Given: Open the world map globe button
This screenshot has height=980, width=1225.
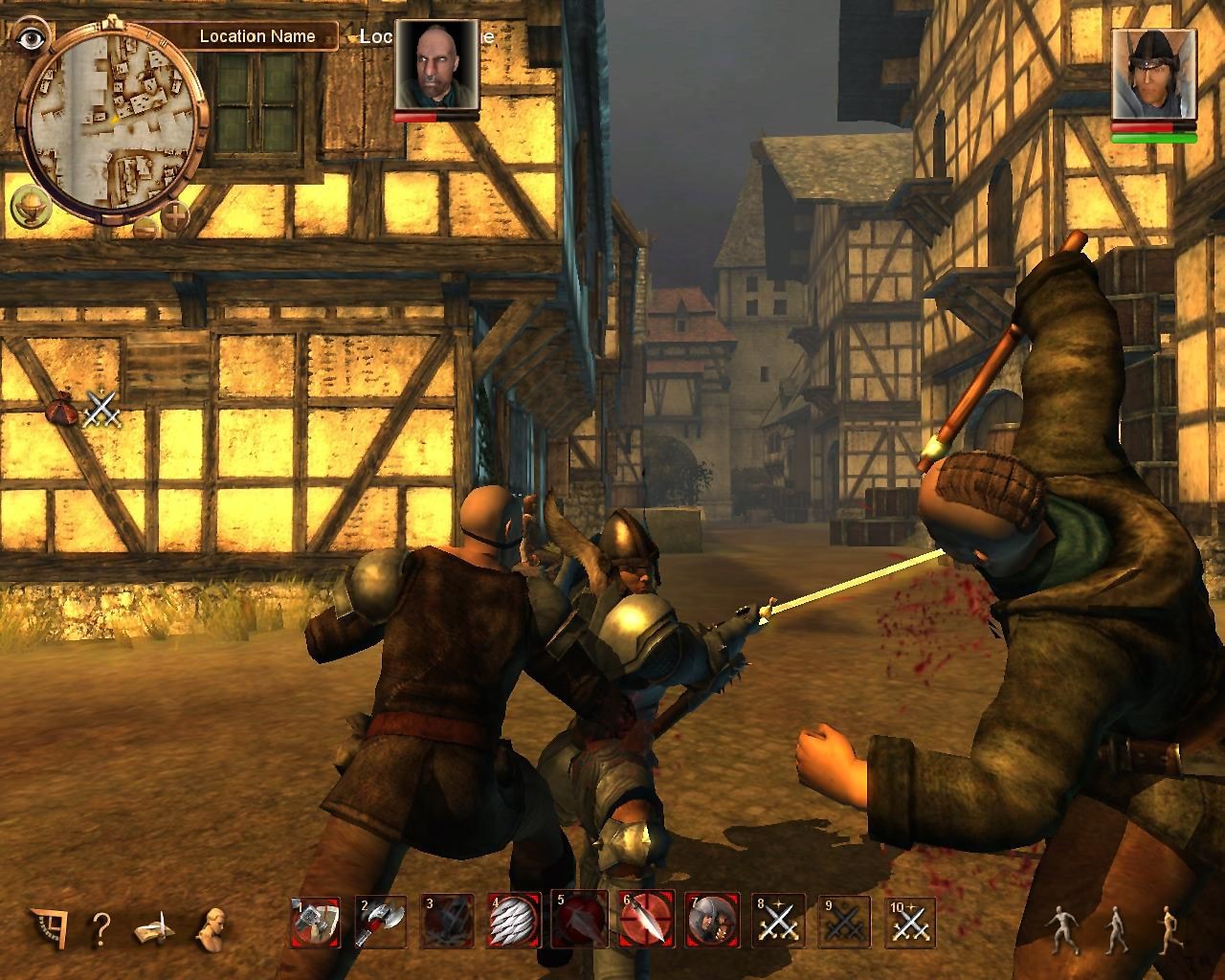Looking at the screenshot, I should tap(28, 203).
